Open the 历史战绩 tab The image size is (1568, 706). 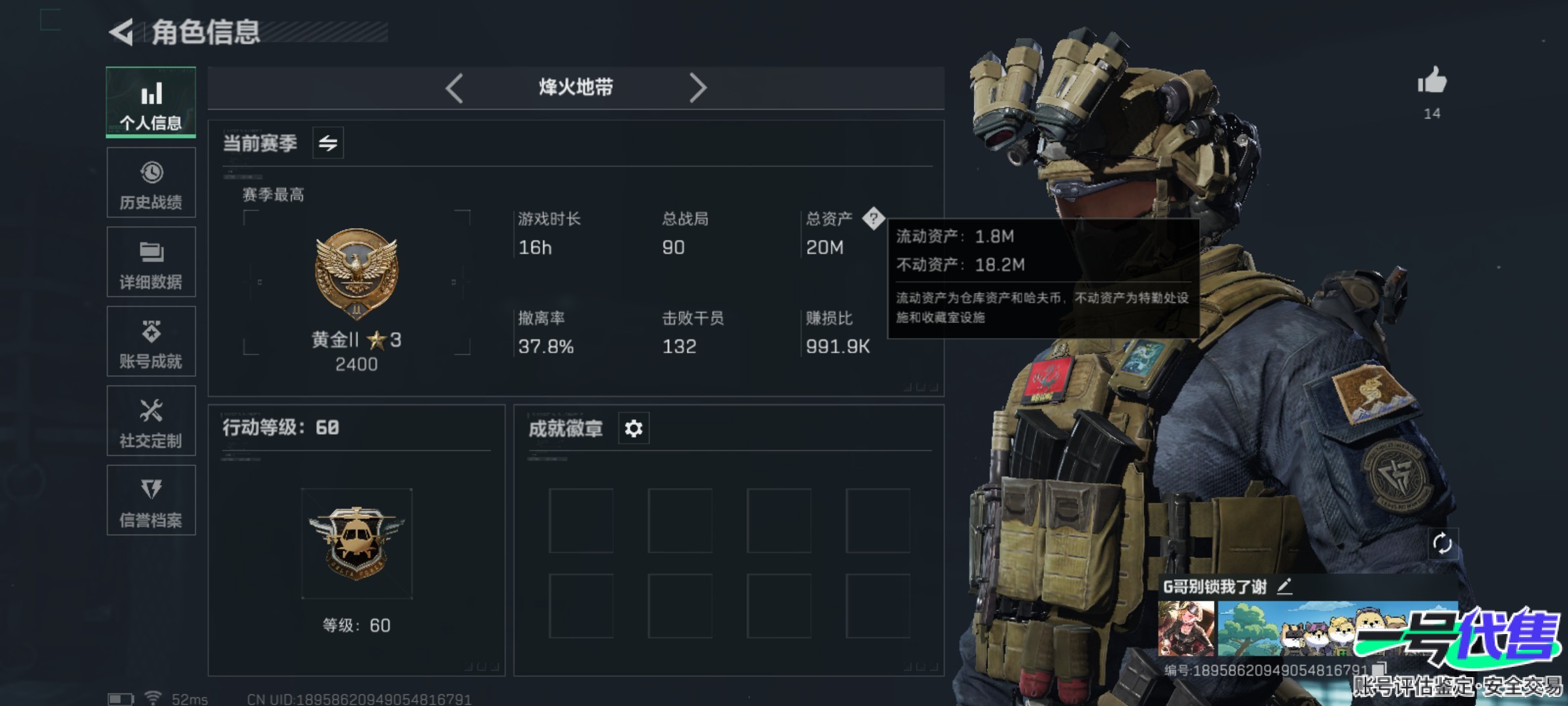pyautogui.click(x=151, y=183)
